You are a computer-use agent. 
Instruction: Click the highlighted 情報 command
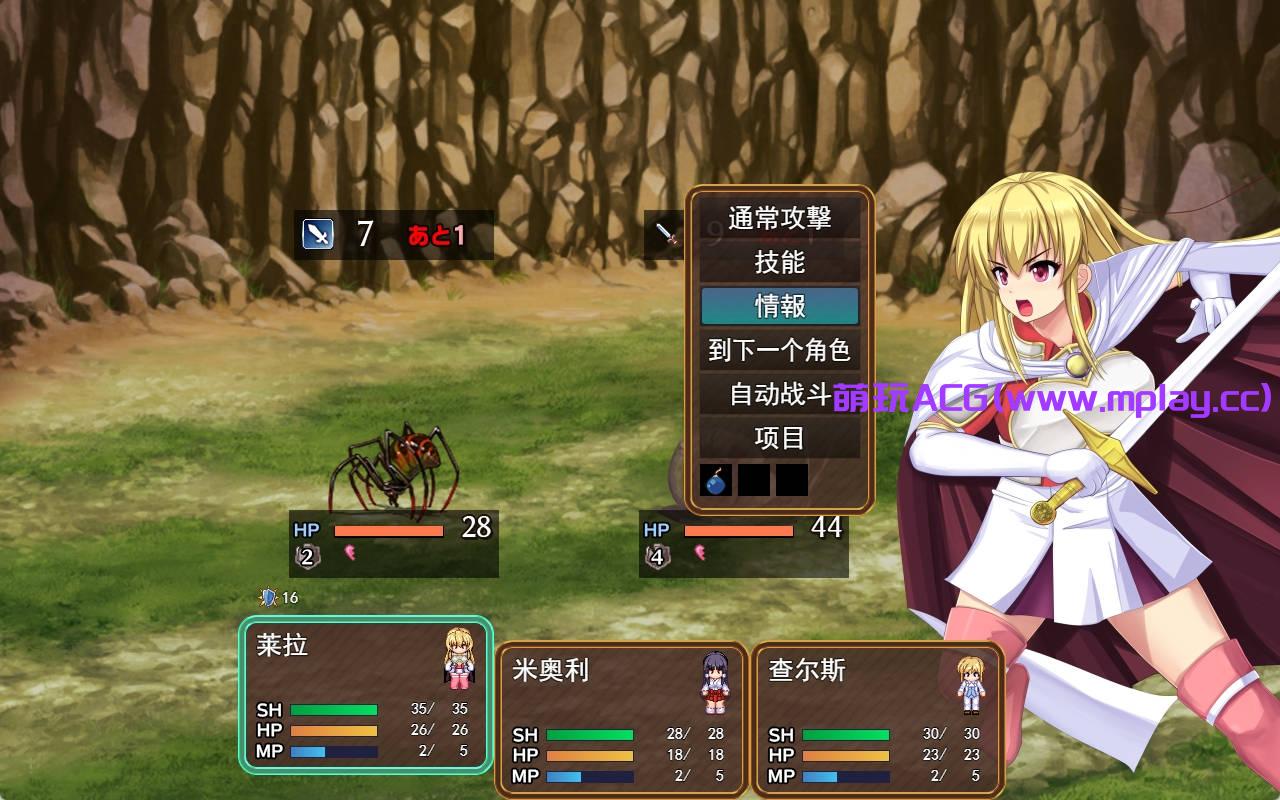pyautogui.click(x=780, y=306)
